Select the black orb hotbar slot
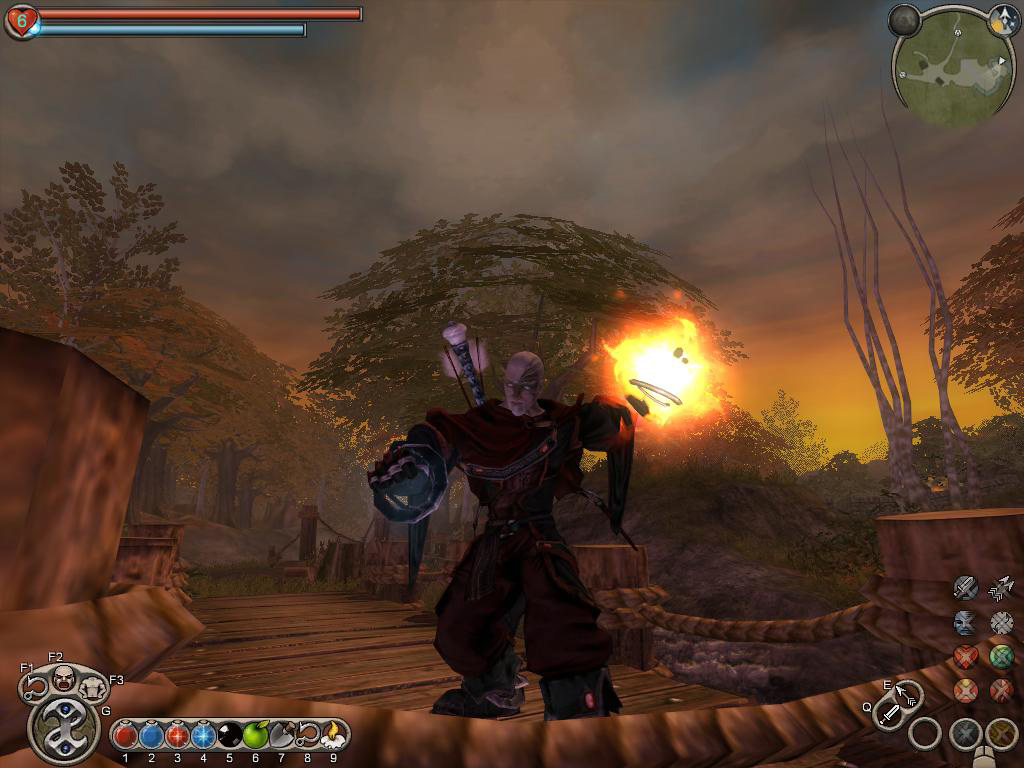 (229, 735)
